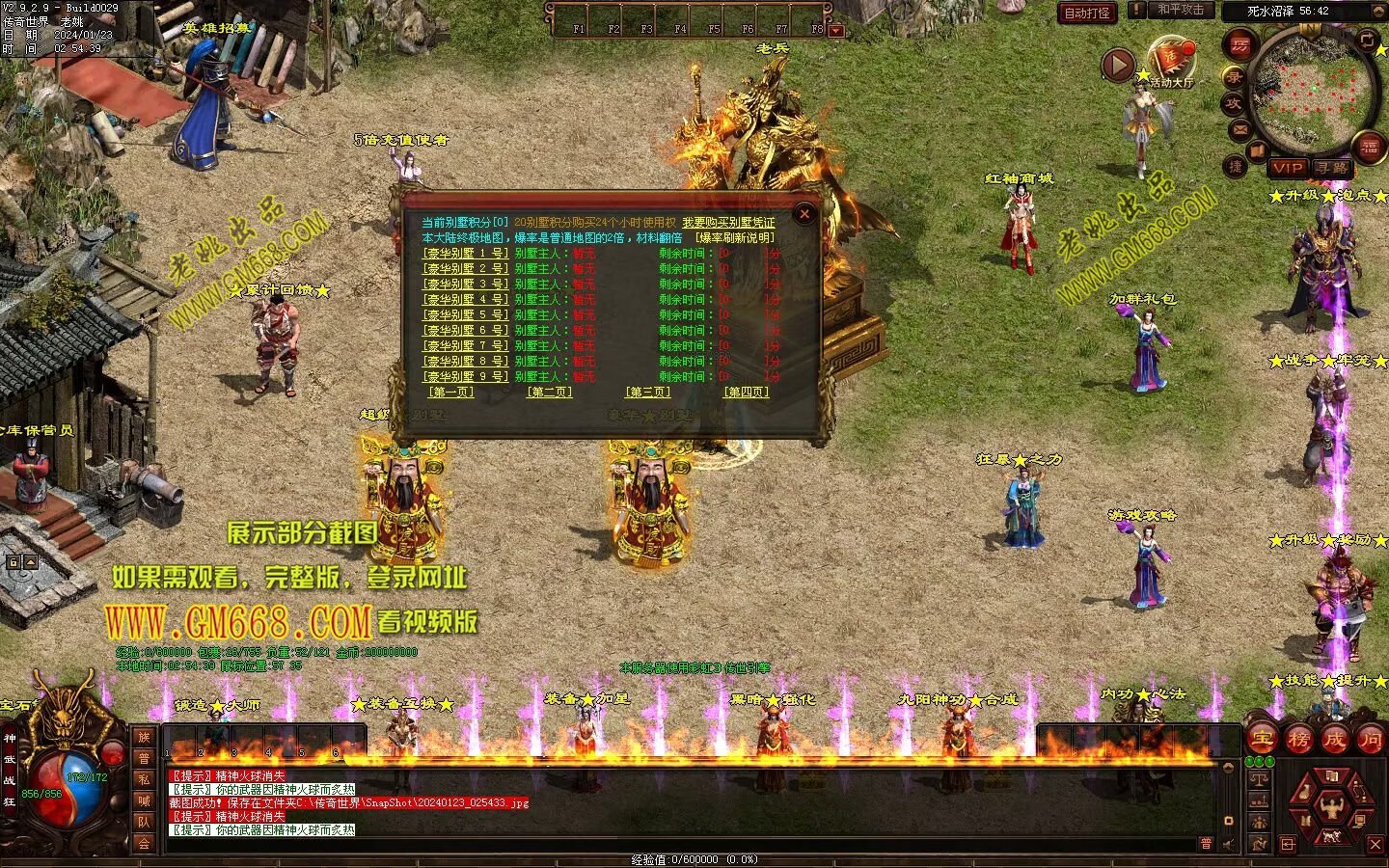Toggle the 自动打怪 auto-fight button
This screenshot has height=868, width=1389.
coord(1087,13)
